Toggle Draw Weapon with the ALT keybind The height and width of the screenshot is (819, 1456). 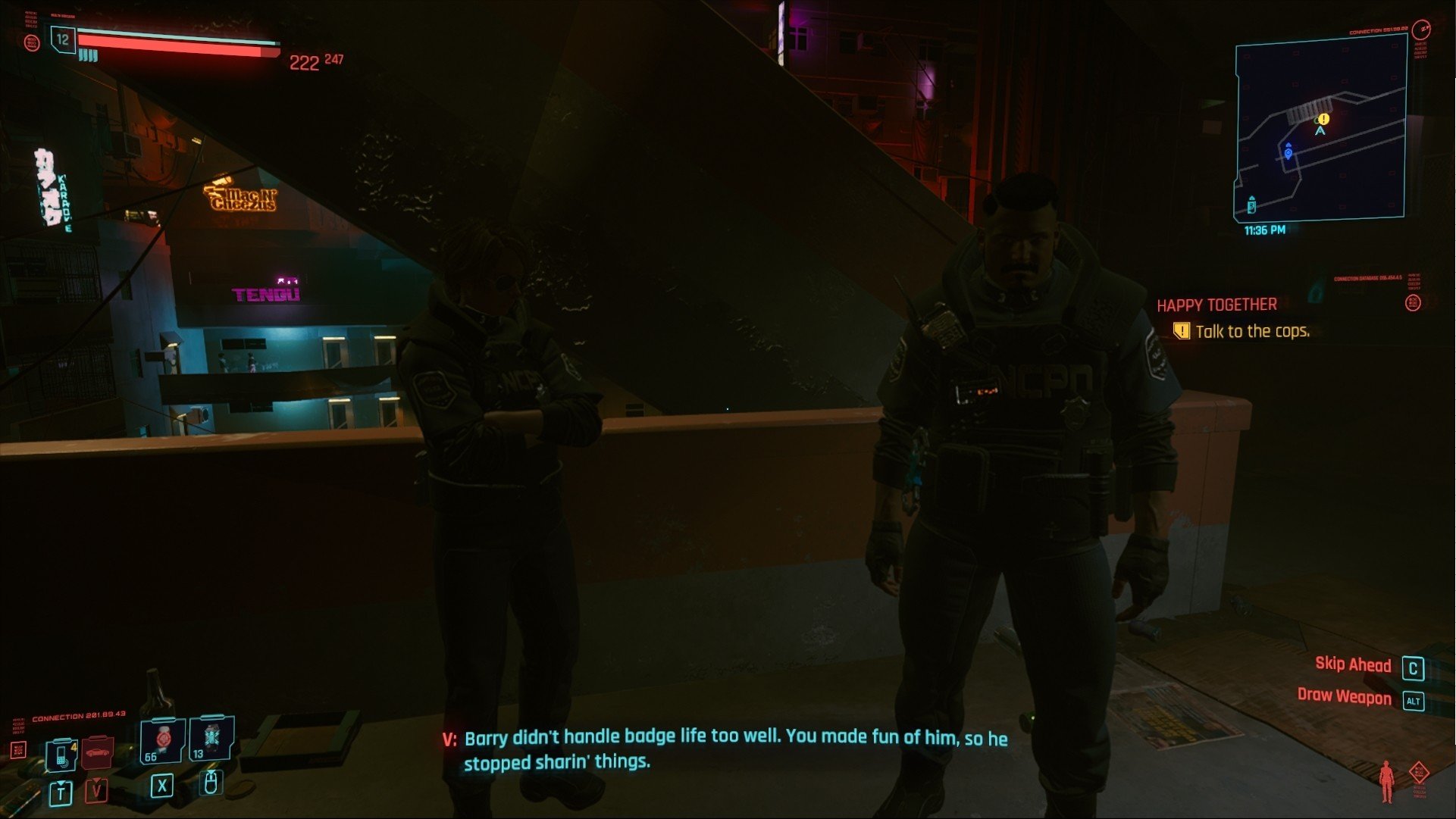pyautogui.click(x=1414, y=699)
